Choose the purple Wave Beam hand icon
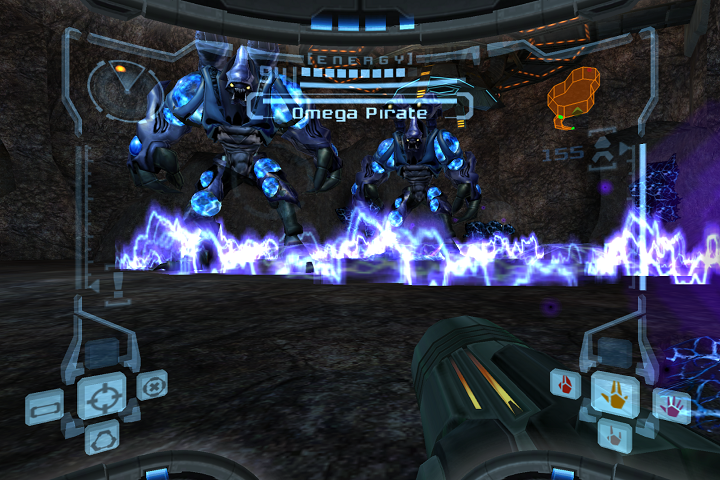720x480 pixels. click(672, 405)
